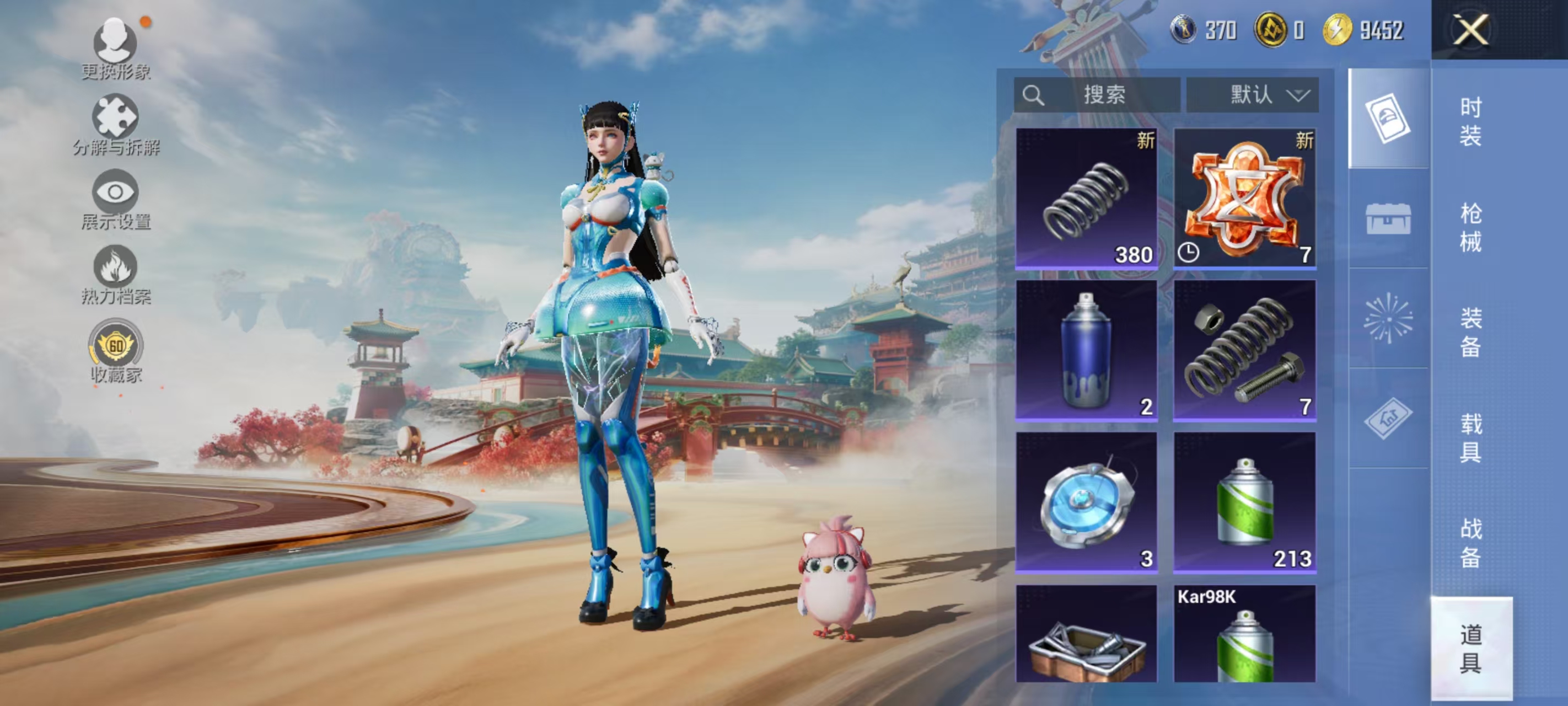Switch to the 时装 fashion tab
This screenshot has height=706, width=1568.
pos(1470,122)
